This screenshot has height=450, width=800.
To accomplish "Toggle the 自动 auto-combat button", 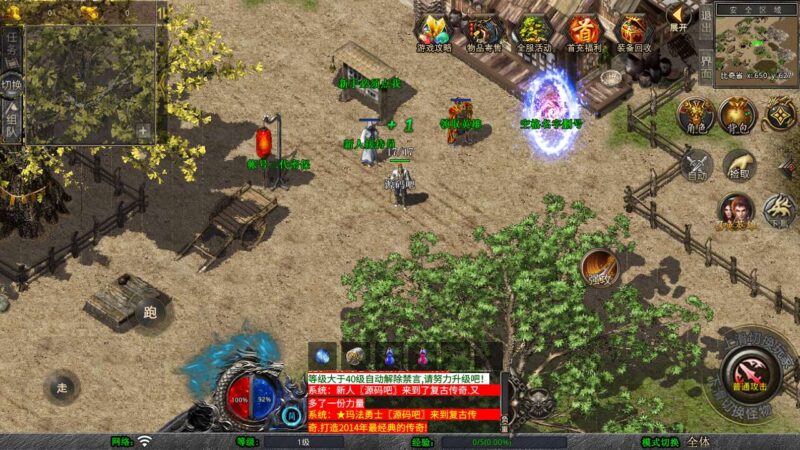I will (696, 165).
